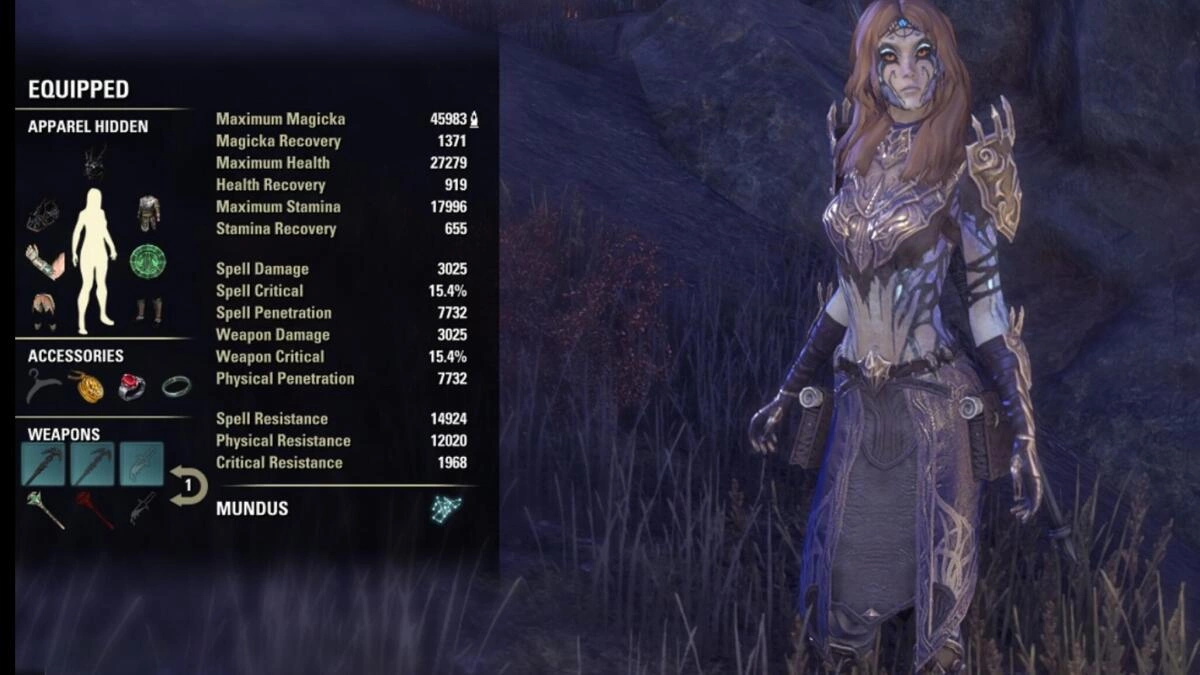Select the gloves equipment slot
The height and width of the screenshot is (675, 1200).
[x=44, y=261]
